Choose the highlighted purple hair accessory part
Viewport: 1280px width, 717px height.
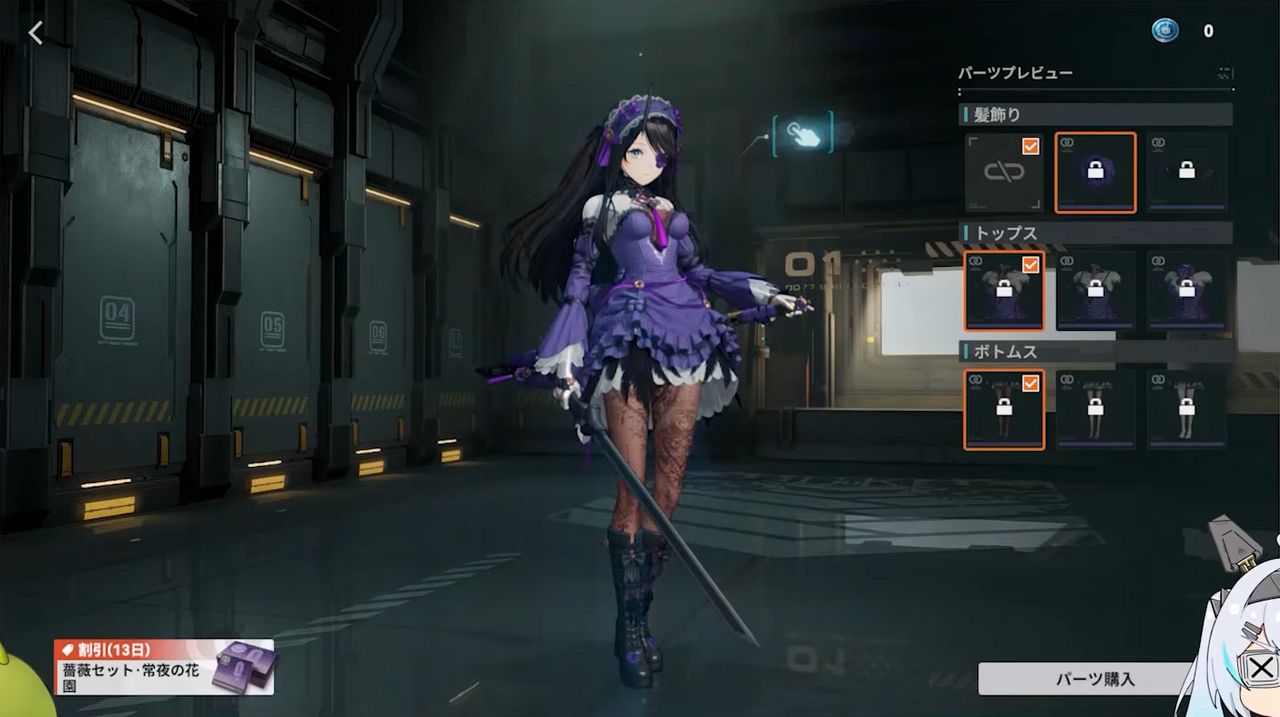[1095, 173]
